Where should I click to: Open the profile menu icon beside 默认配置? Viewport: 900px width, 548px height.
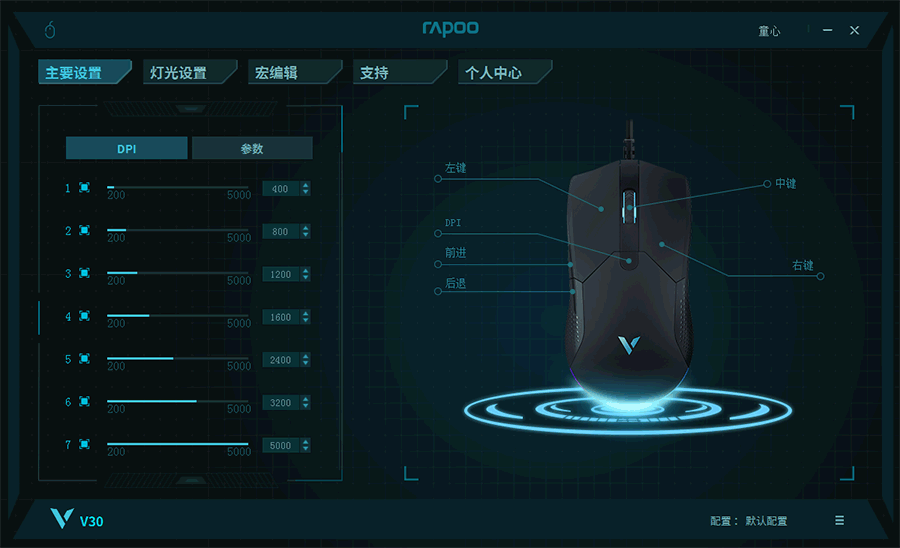[x=839, y=520]
